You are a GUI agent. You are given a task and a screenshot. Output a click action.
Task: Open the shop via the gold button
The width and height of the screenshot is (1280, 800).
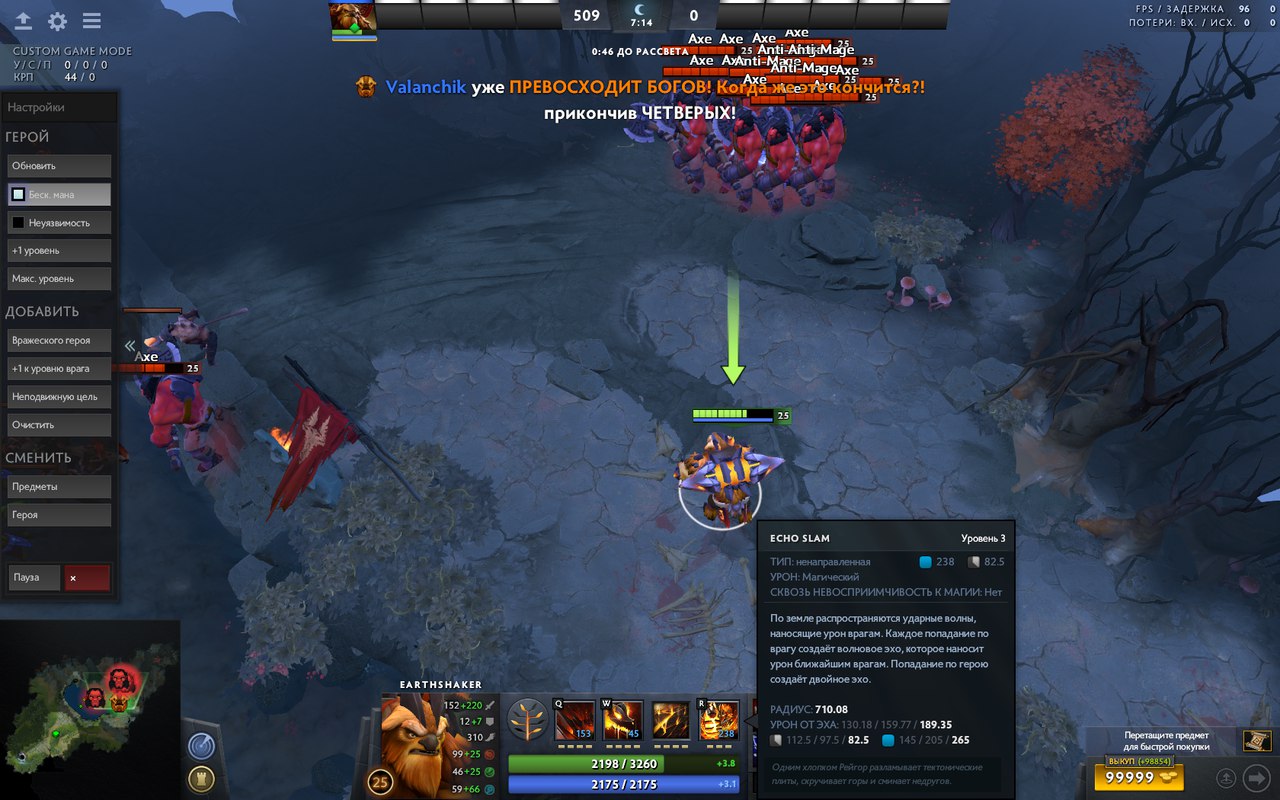coord(1139,777)
